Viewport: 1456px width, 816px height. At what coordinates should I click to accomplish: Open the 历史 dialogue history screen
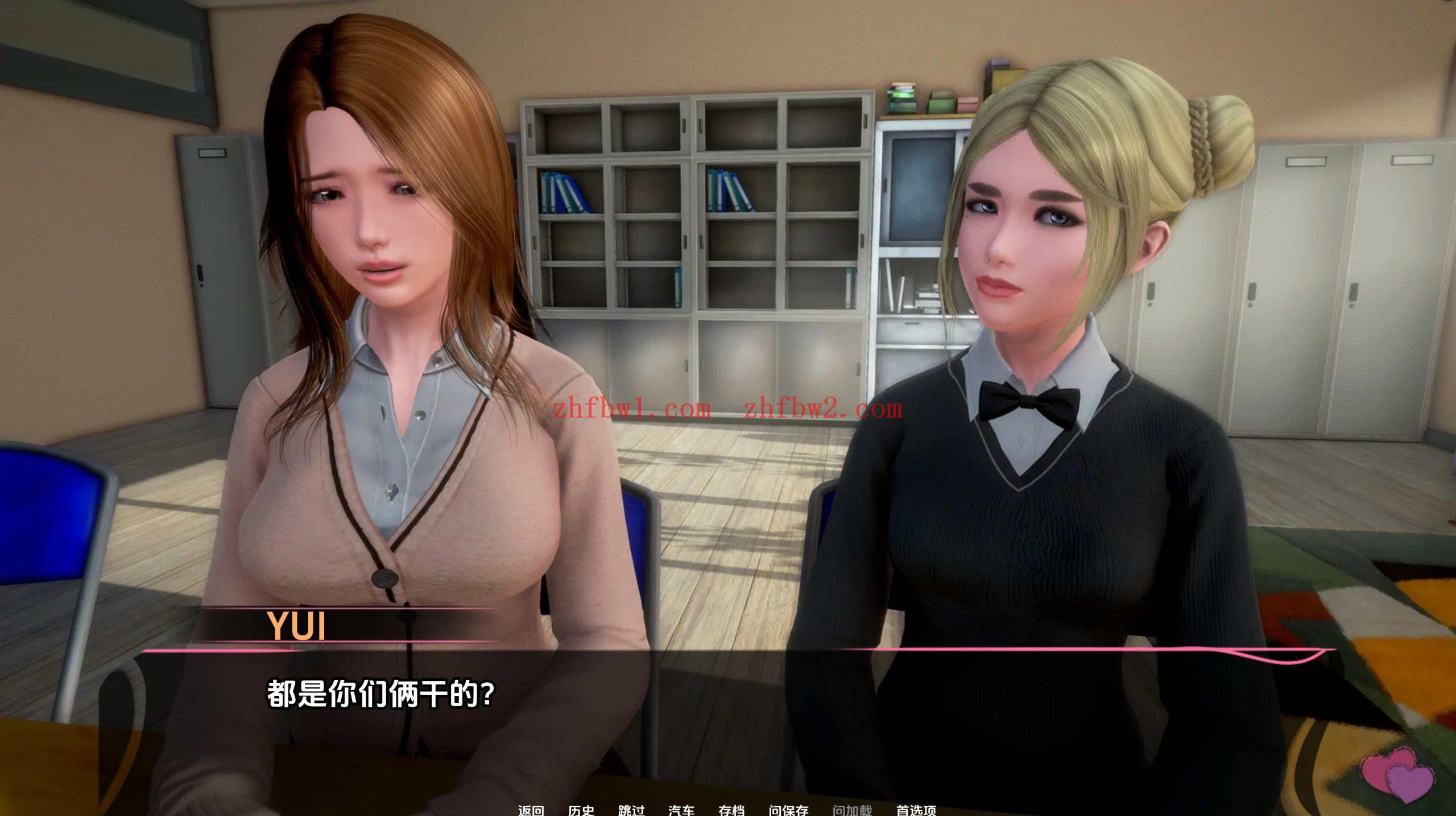click(581, 810)
